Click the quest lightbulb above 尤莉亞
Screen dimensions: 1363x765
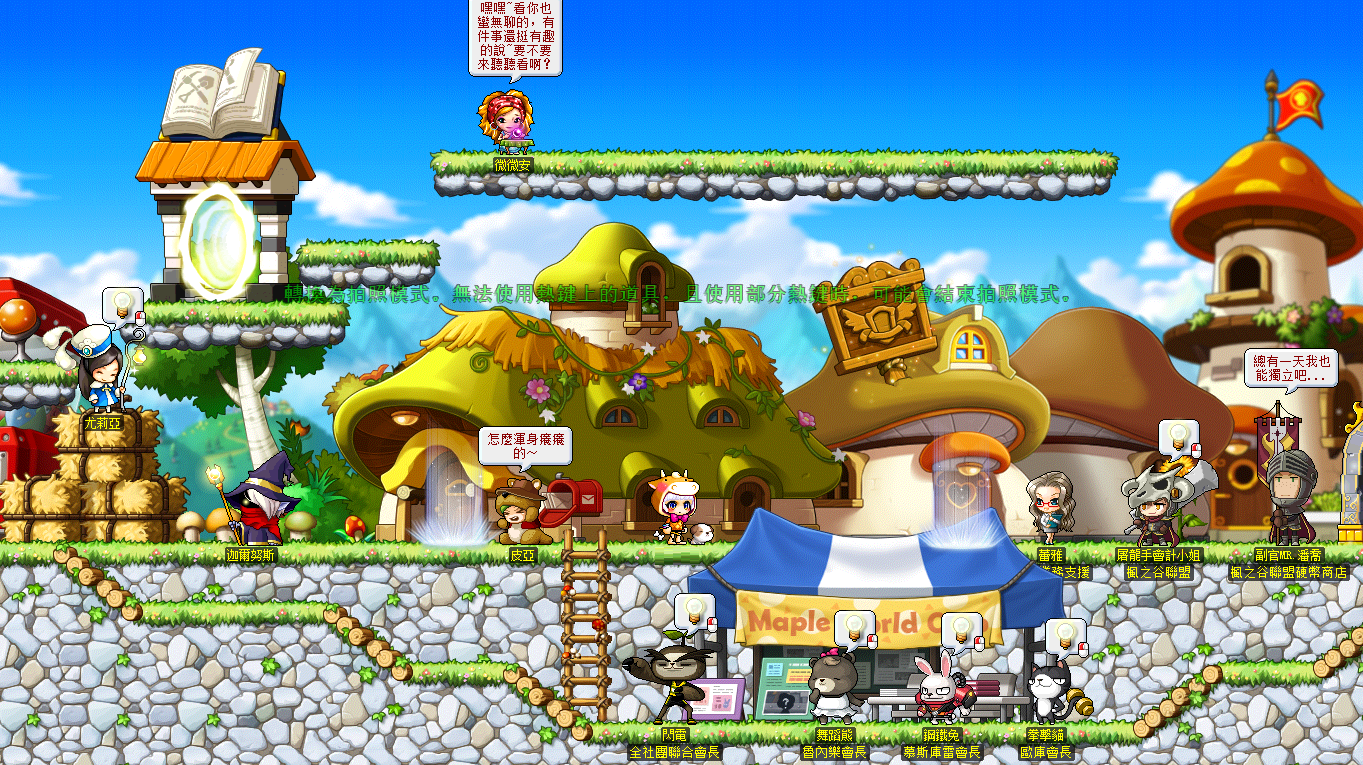click(x=122, y=304)
